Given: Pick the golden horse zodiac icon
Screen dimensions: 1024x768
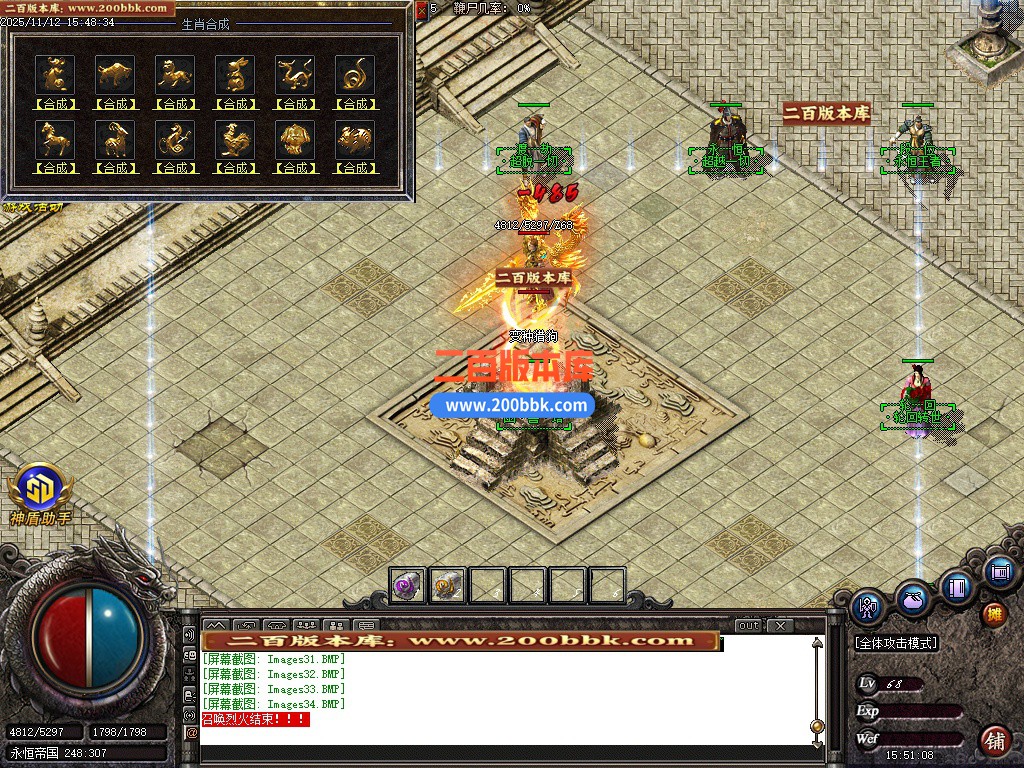Looking at the screenshot, I should pos(55,138).
